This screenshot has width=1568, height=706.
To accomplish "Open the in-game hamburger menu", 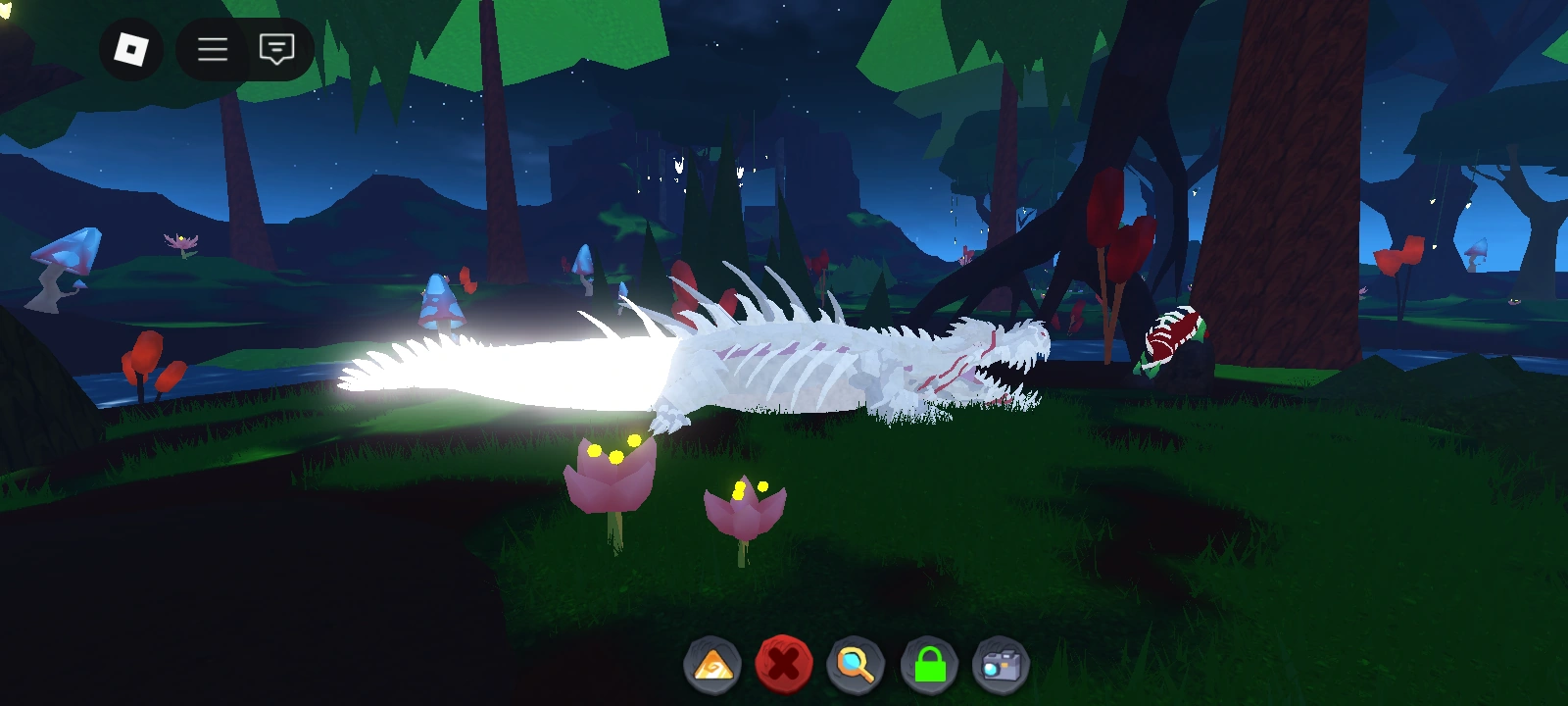I will 212,49.
